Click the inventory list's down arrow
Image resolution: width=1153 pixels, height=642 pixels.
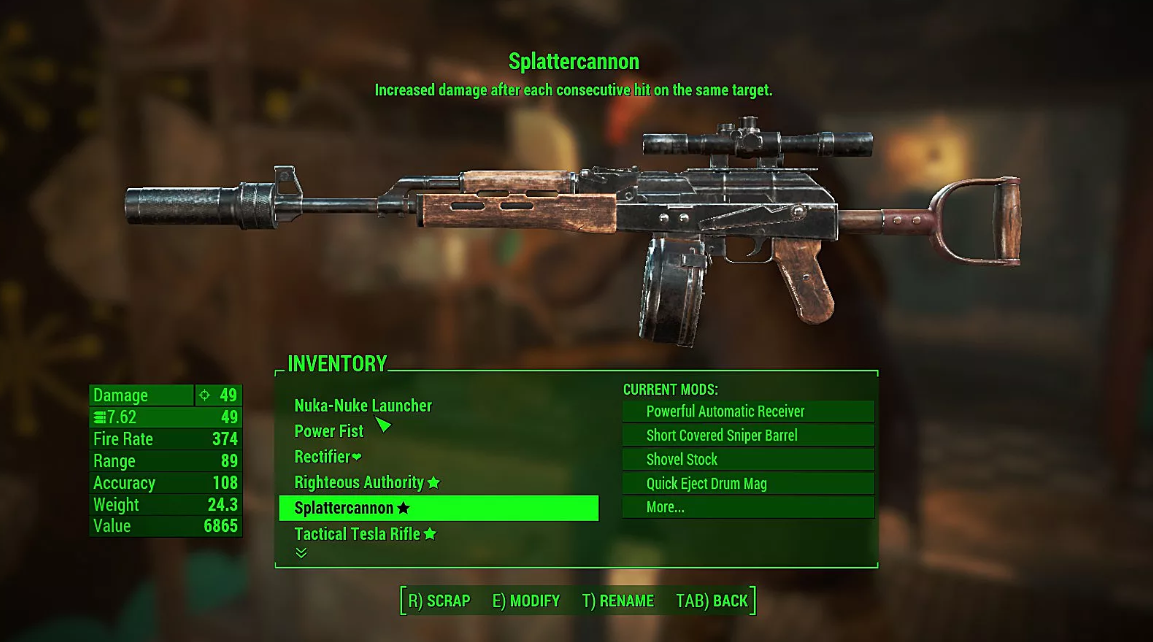click(301, 553)
